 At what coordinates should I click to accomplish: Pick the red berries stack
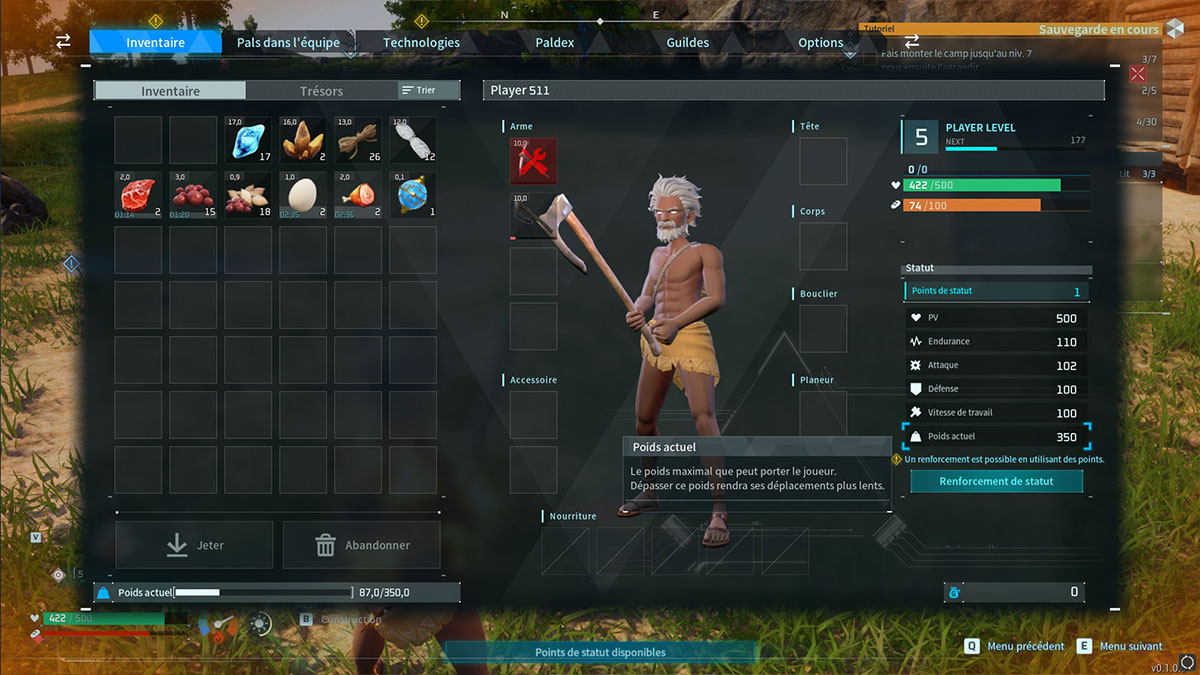[x=193, y=195]
